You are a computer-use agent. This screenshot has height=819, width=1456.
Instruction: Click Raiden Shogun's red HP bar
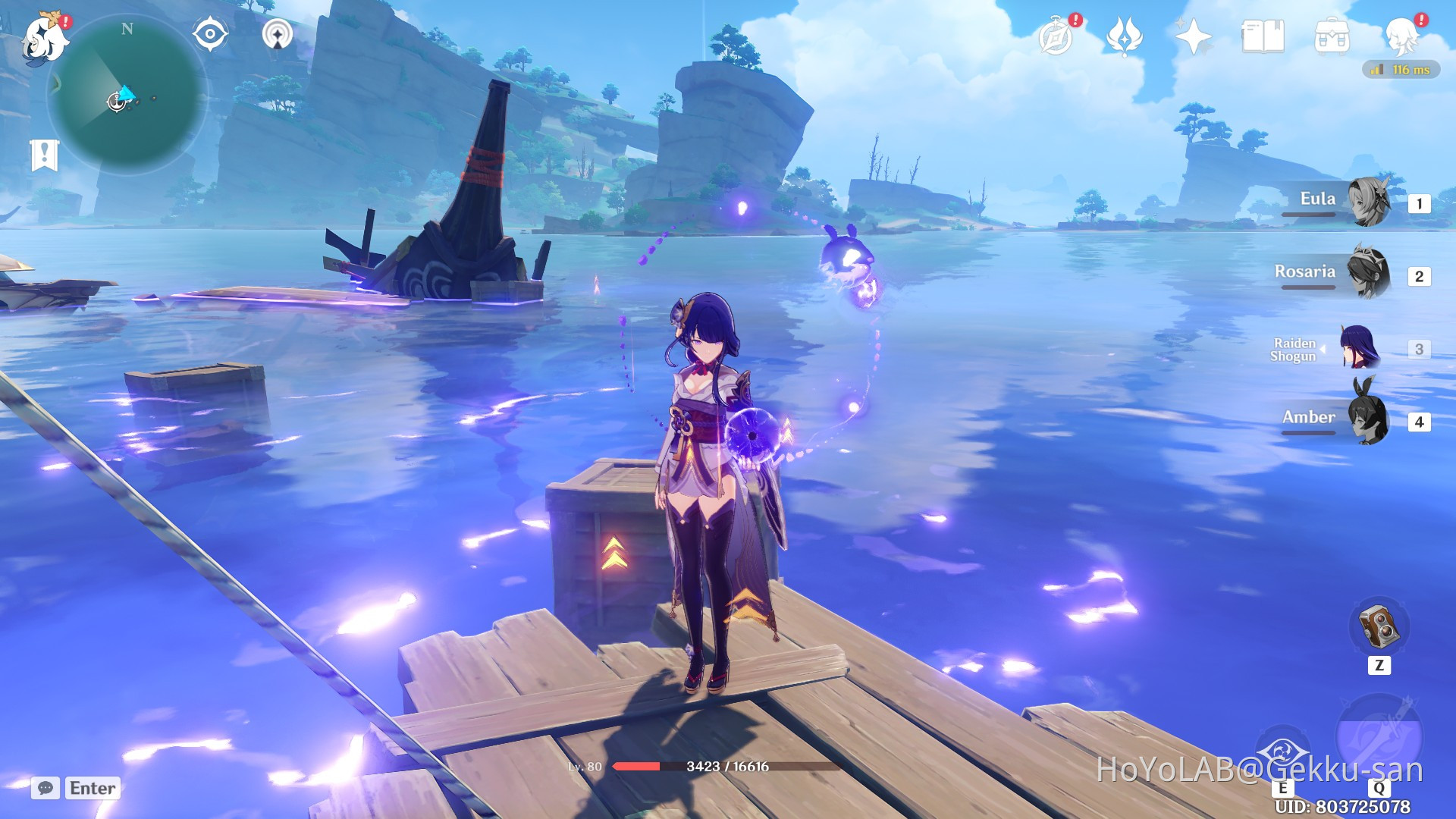coord(637,765)
